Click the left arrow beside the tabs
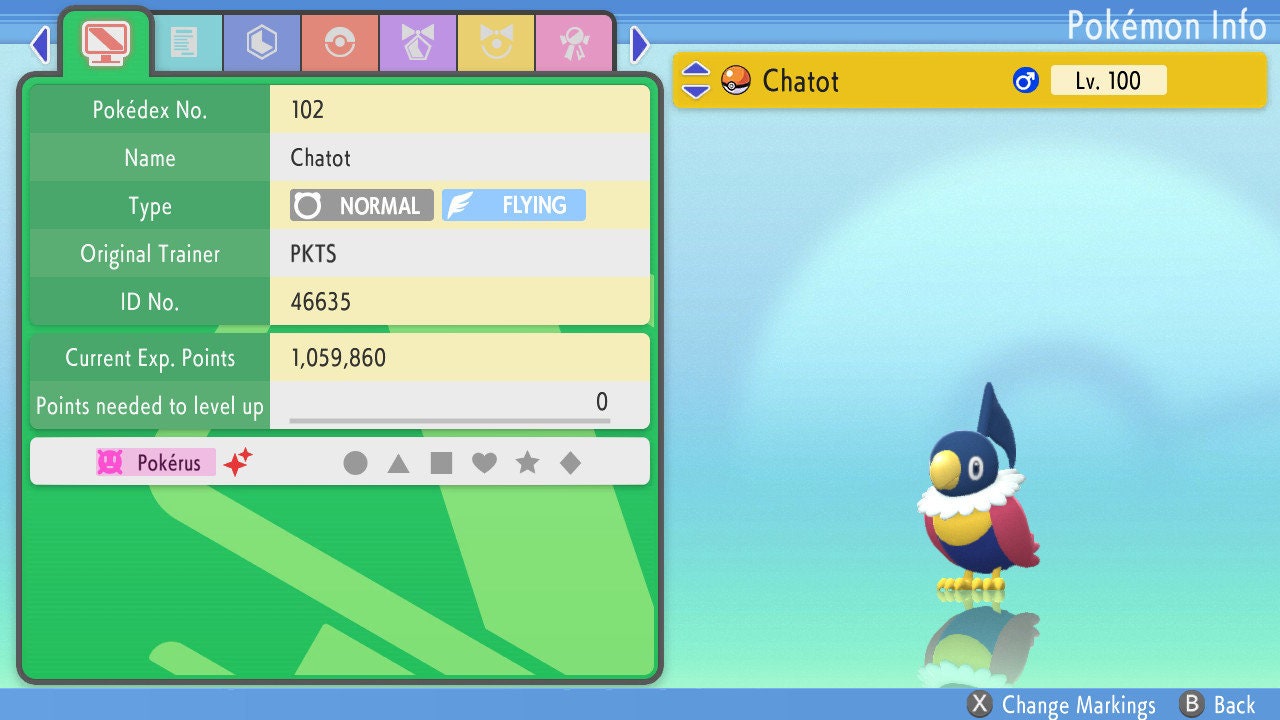Screen dimensions: 1280x720 pyautogui.click(x=40, y=44)
